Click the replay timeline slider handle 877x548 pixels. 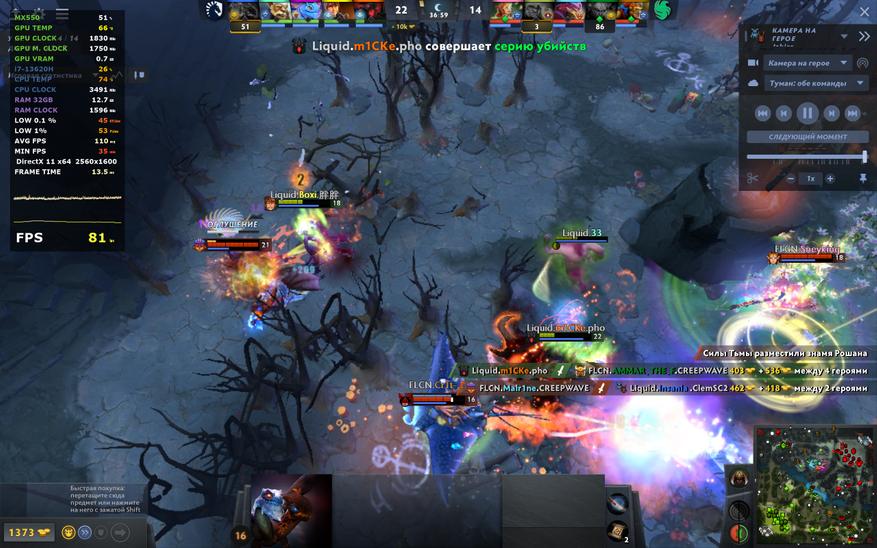coord(864,156)
